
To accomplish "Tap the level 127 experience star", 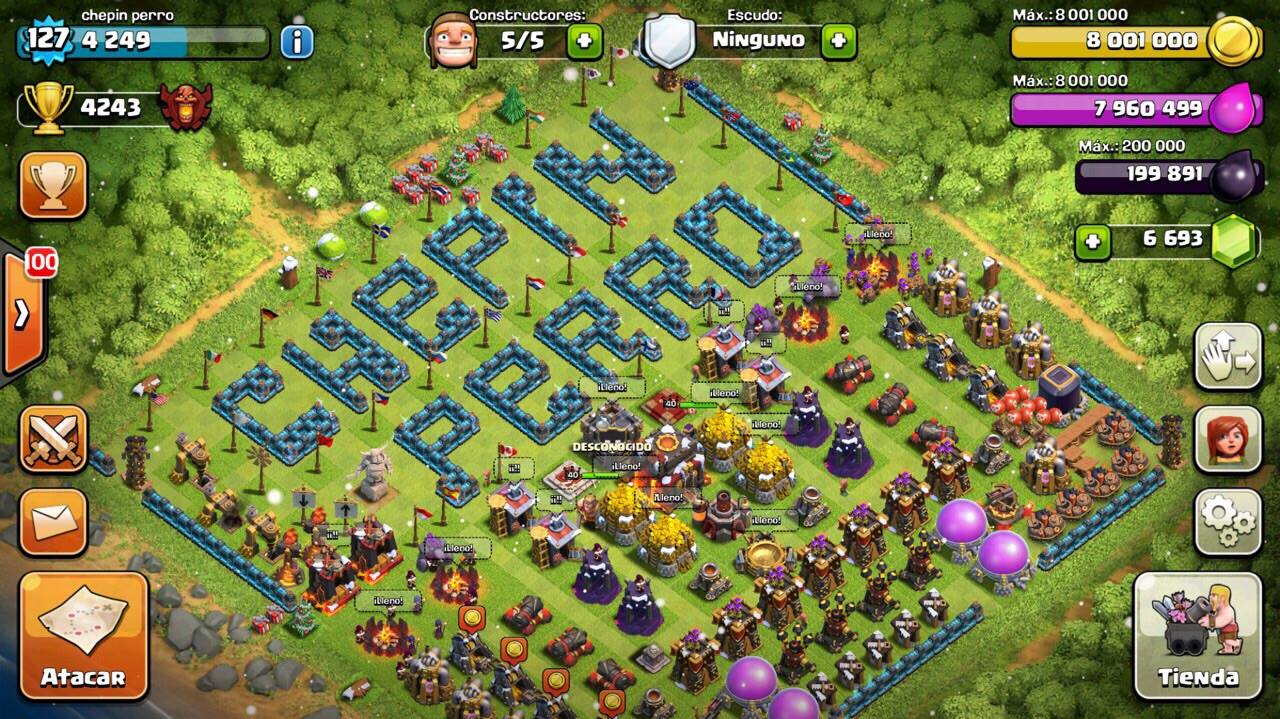I will 46,41.
